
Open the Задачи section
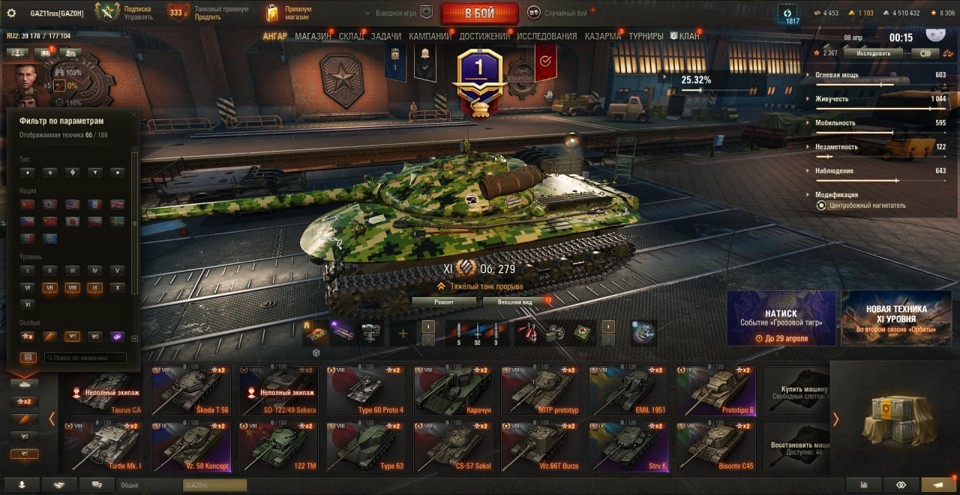(386, 36)
